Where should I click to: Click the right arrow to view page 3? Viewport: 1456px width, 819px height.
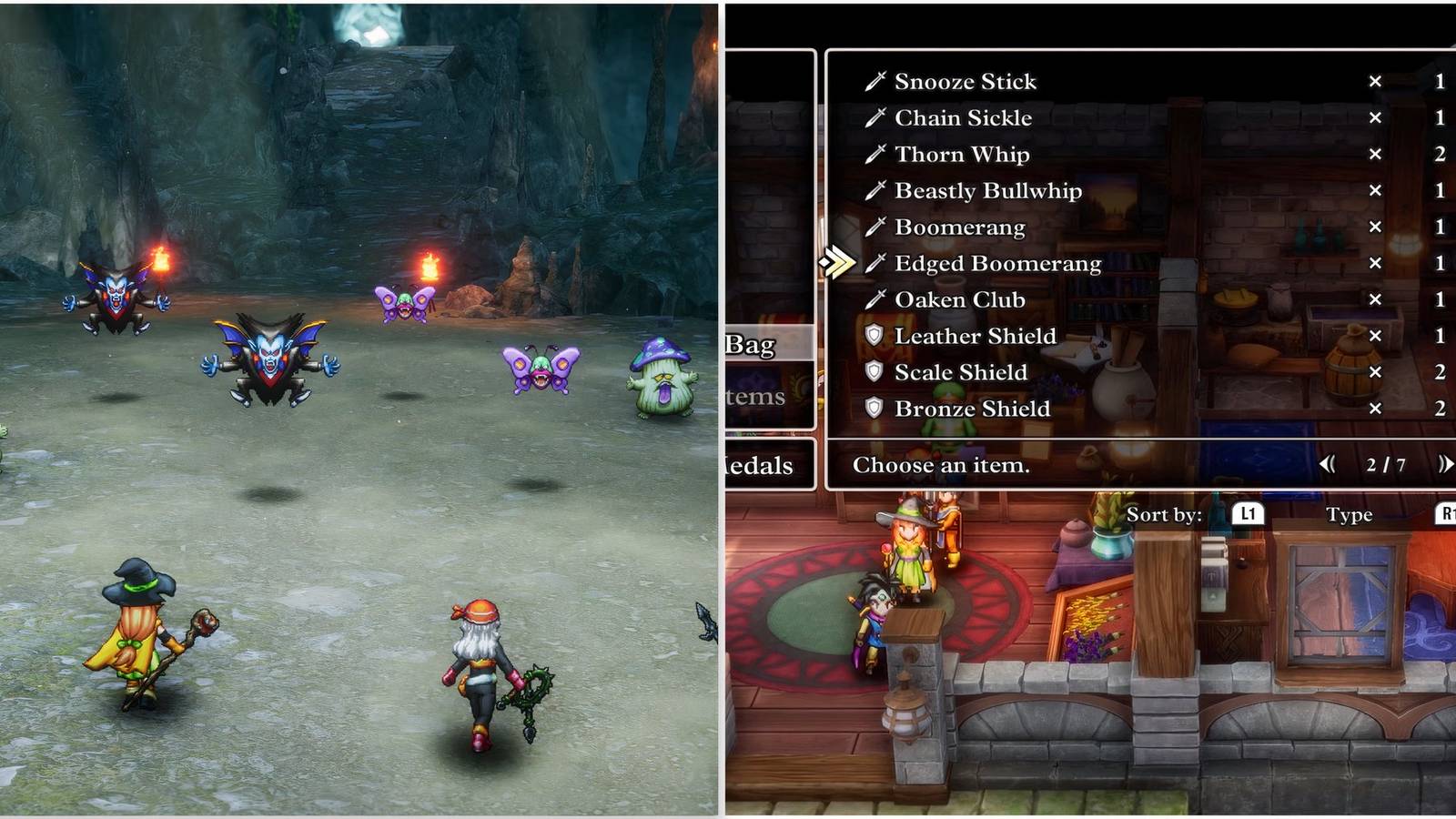point(1444,465)
